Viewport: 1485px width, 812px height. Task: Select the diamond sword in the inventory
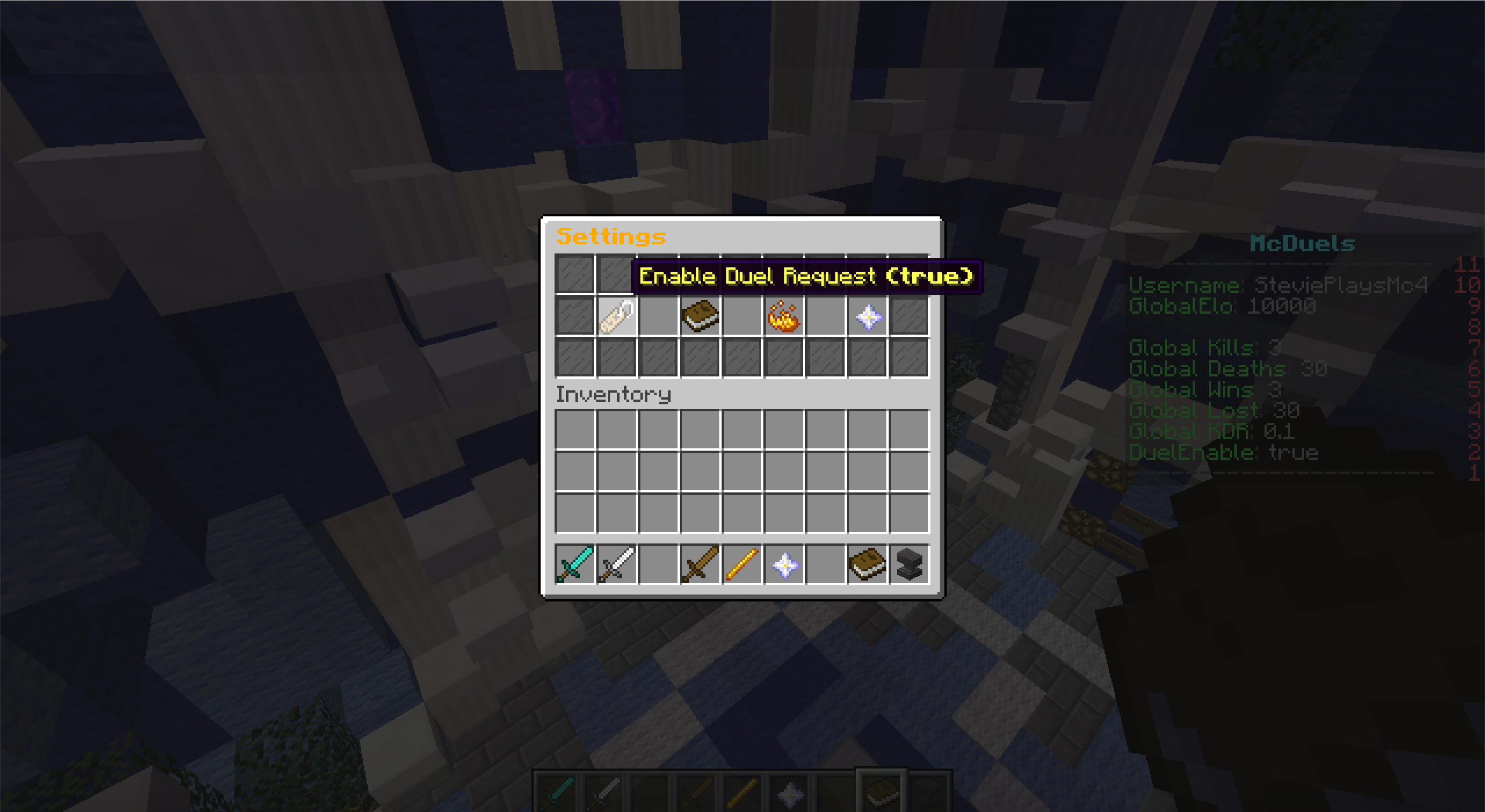click(575, 564)
